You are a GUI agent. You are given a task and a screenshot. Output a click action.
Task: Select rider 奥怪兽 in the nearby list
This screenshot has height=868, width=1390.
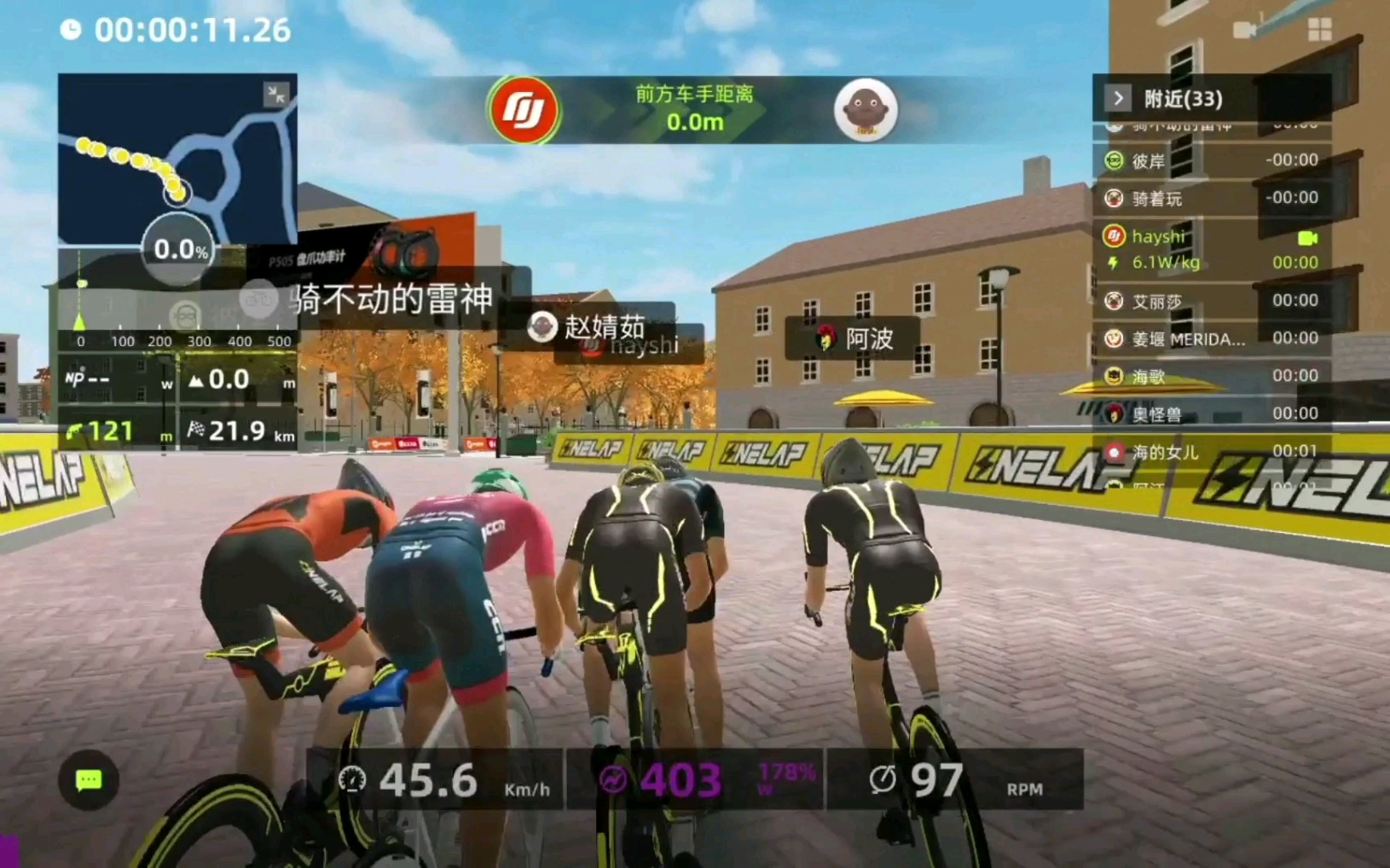(1211, 414)
